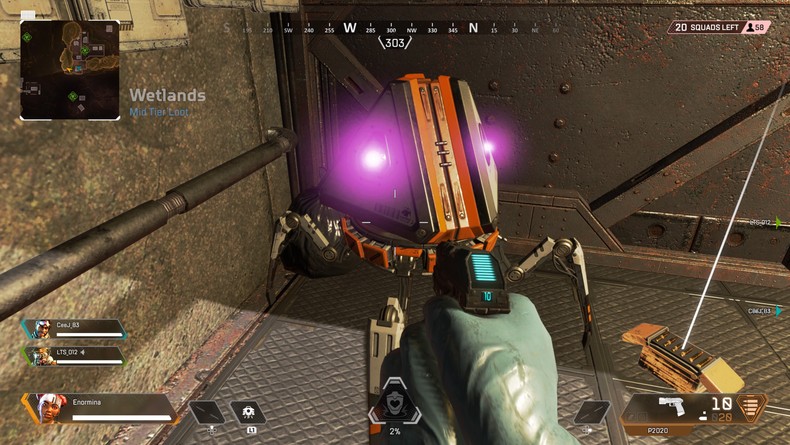790x445 pixels.
Task: Click Enormina's legend portrait
Action: (x=47, y=408)
